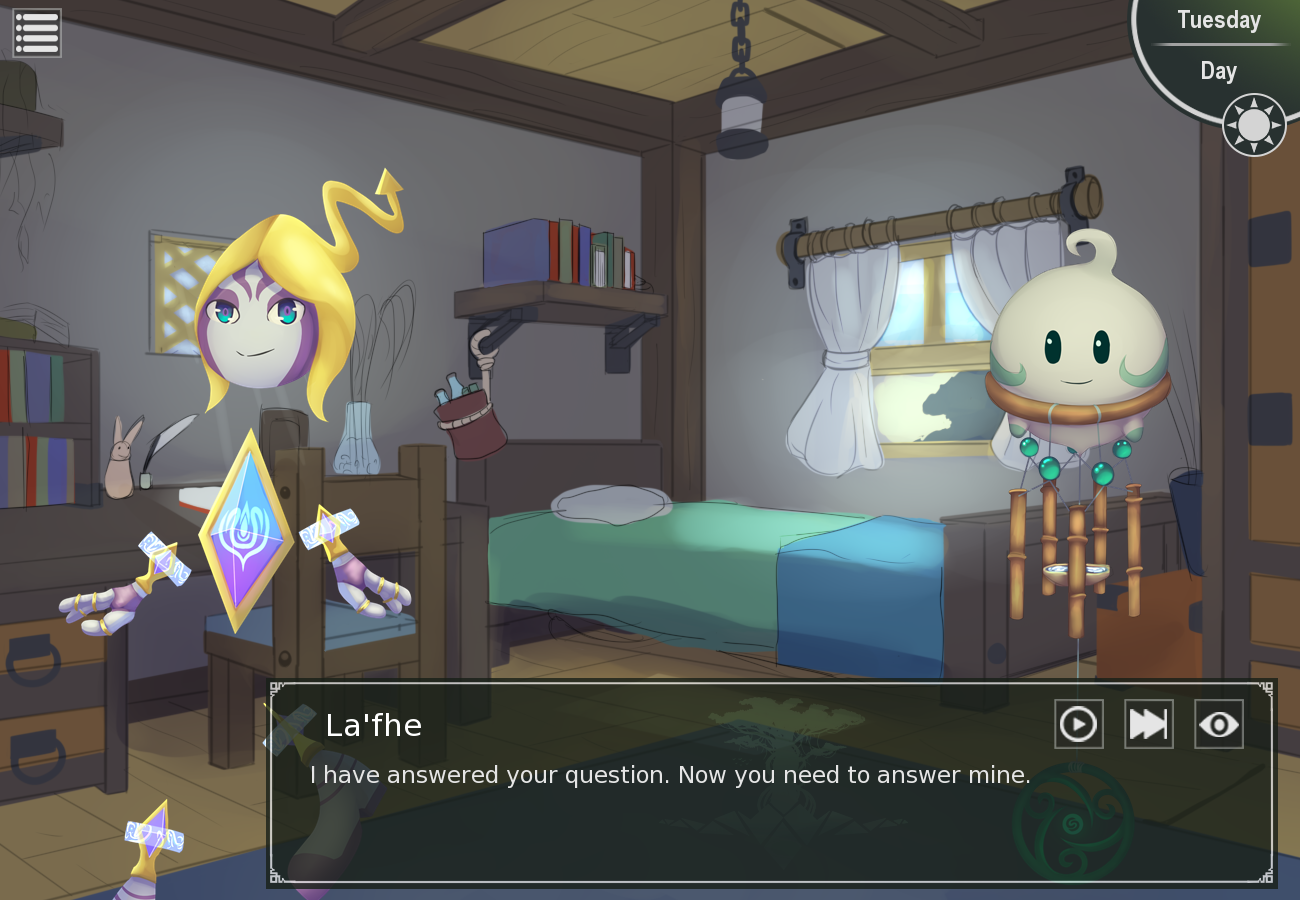Viewport: 1300px width, 900px height.
Task: Advance La'fhe's dialogue text
Action: coord(670,810)
